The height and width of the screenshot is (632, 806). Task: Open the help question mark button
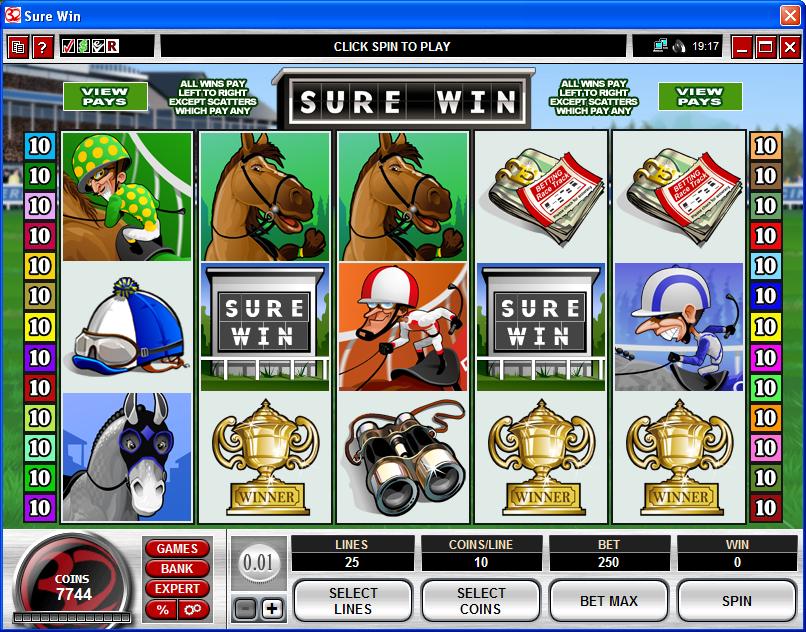(42, 47)
